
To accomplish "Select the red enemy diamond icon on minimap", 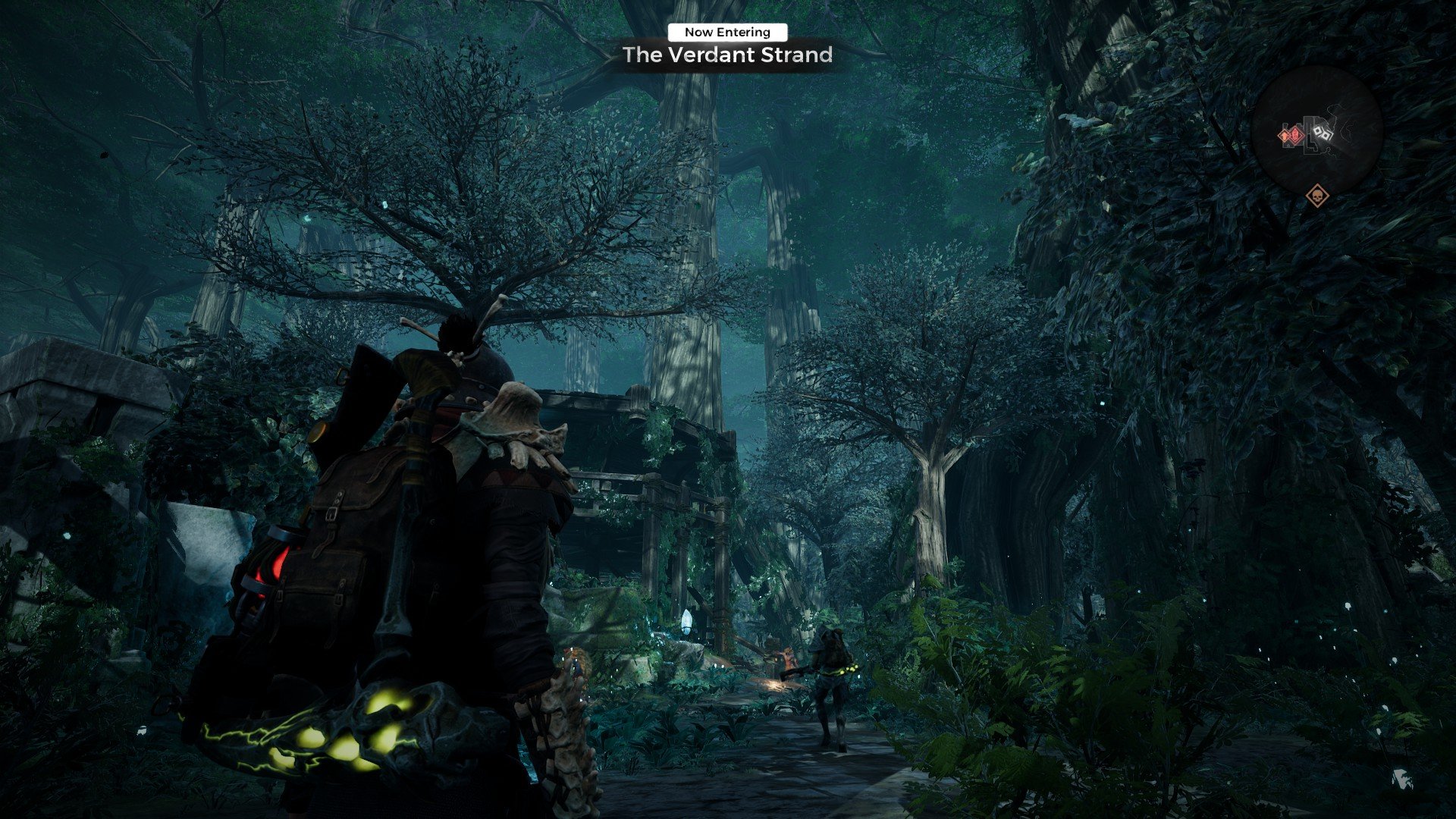I will 1295,134.
